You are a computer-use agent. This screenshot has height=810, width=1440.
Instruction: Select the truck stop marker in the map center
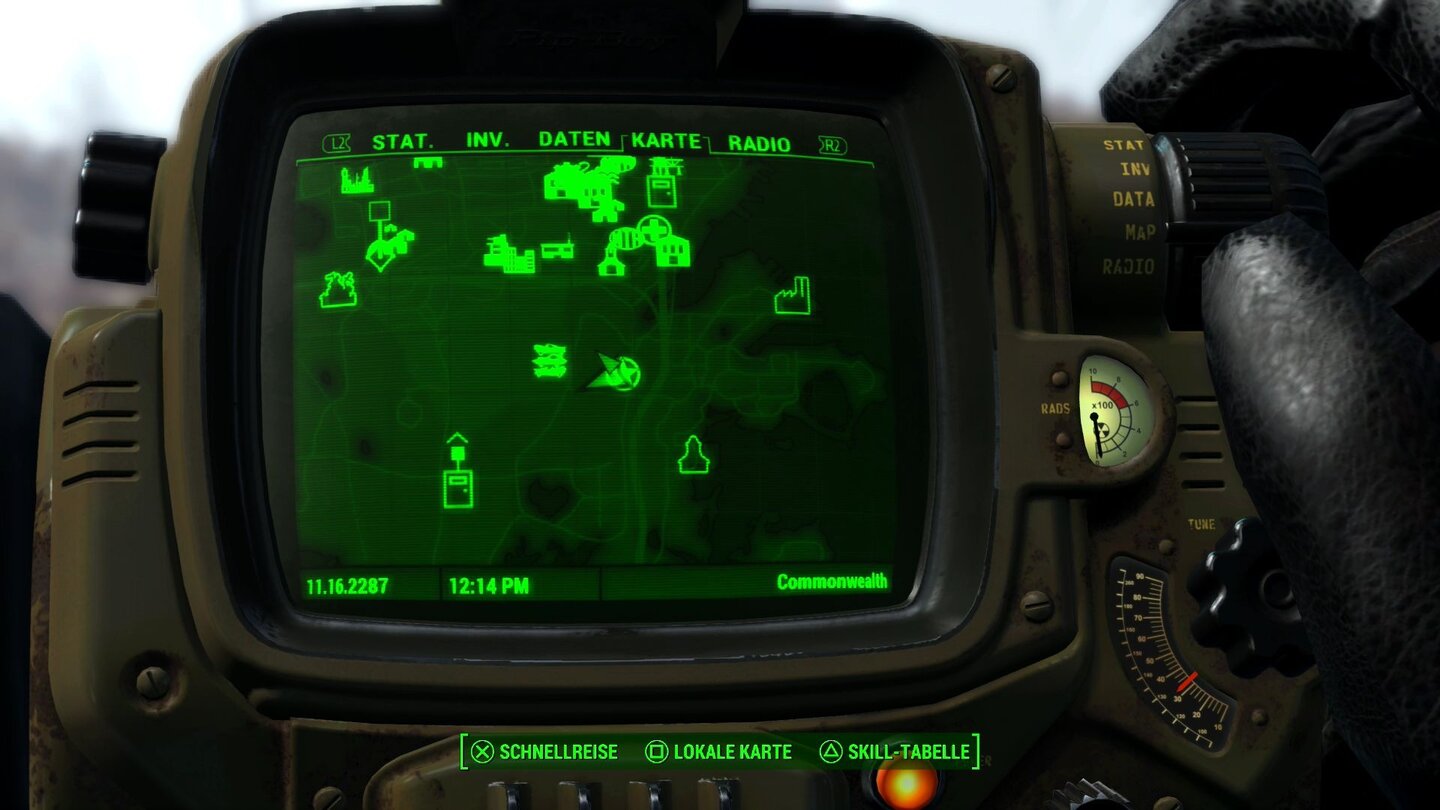[556, 250]
